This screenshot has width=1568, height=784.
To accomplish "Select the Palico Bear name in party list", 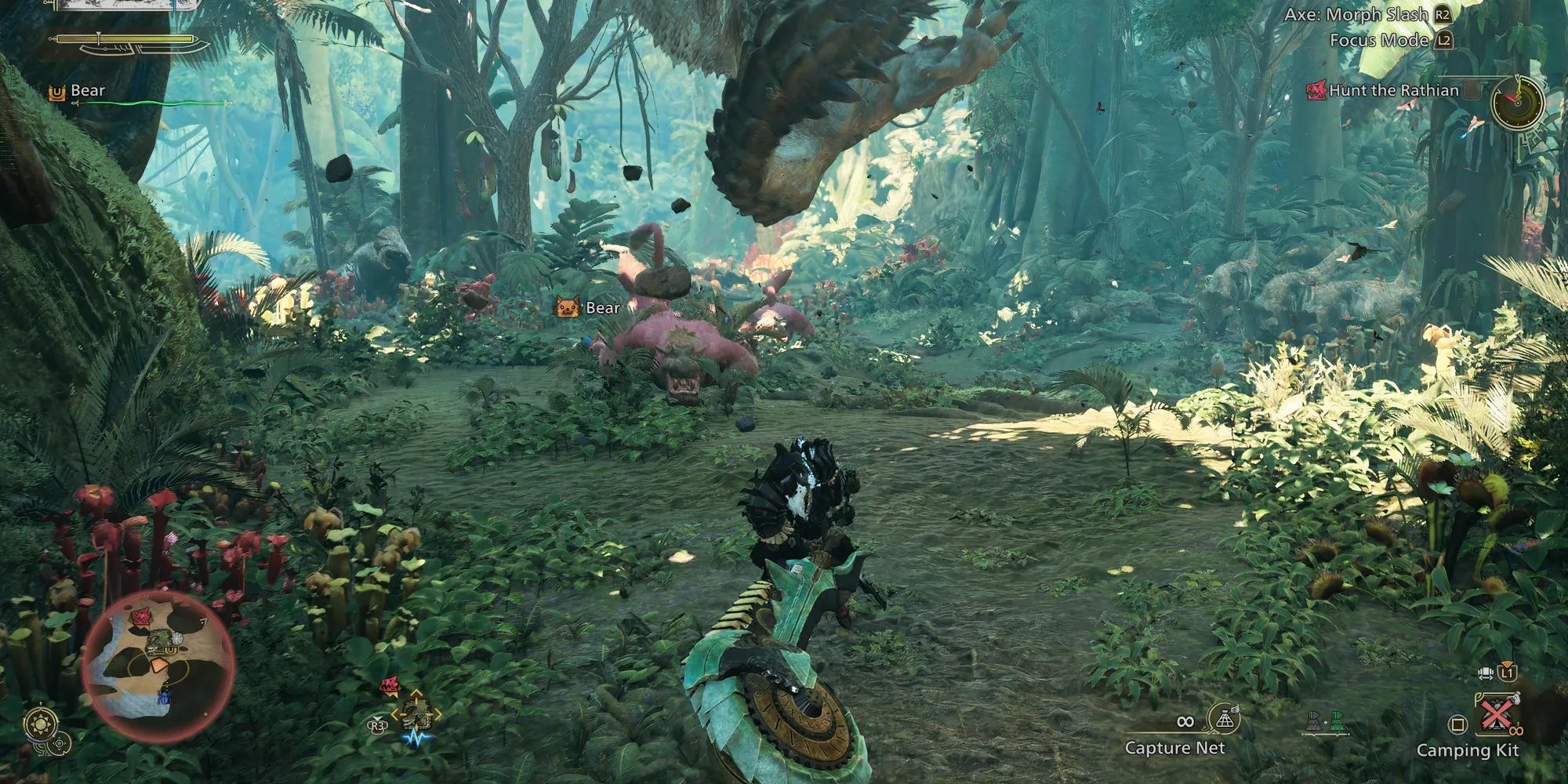I will (x=87, y=91).
